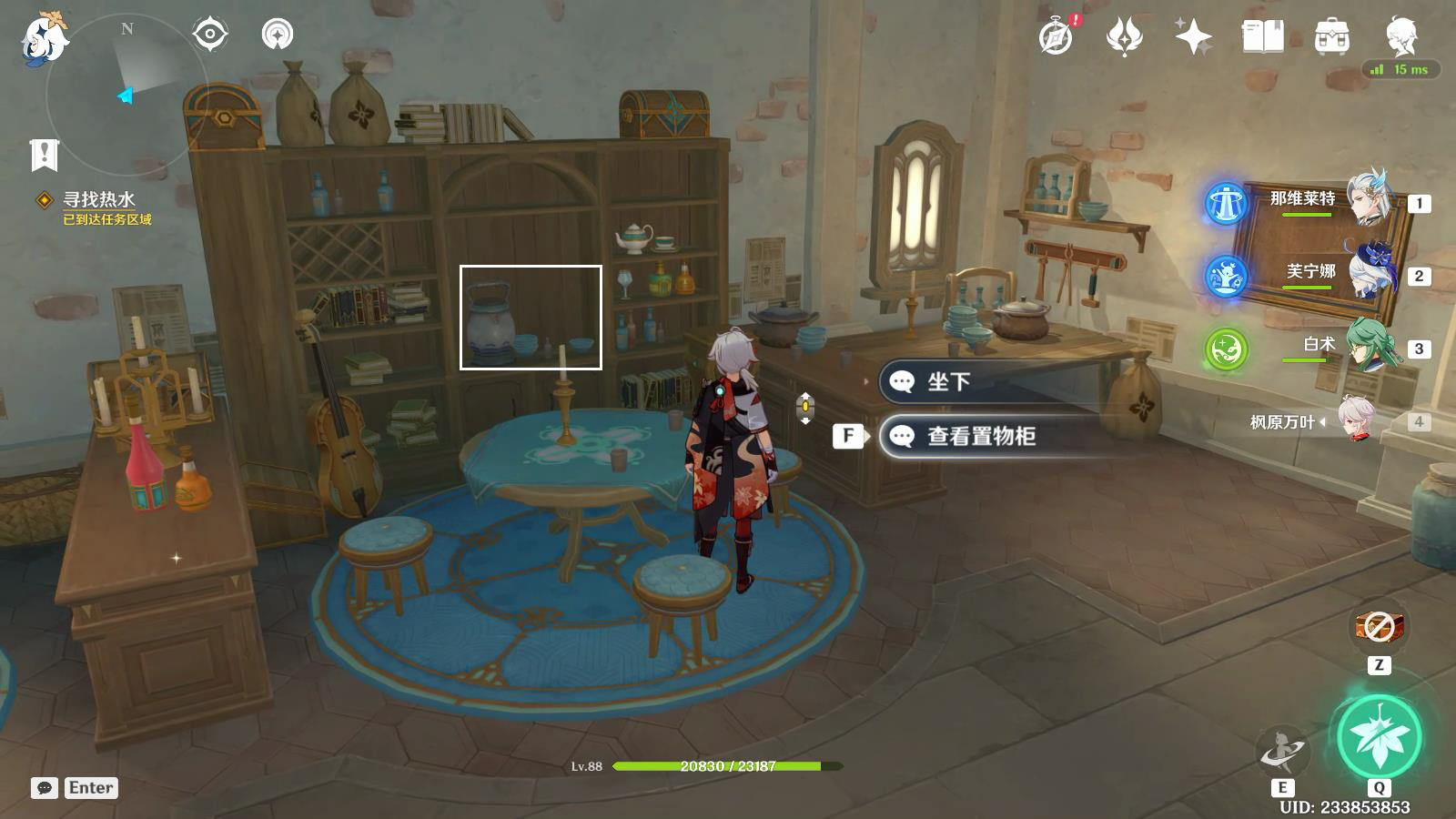
Task: Open the chat speech bubble button
Action: coord(44,788)
